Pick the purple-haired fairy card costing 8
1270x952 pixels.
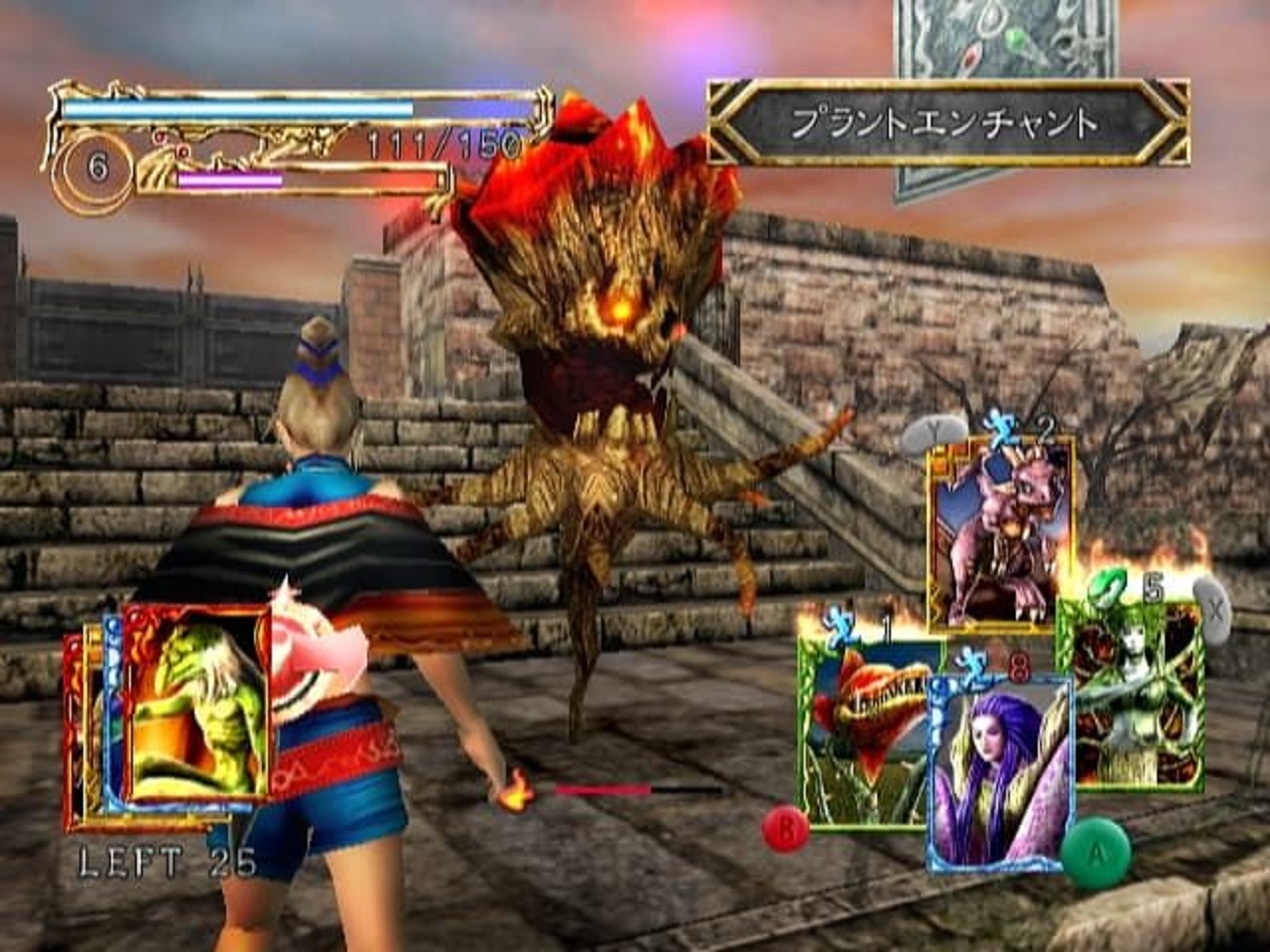1002,773
